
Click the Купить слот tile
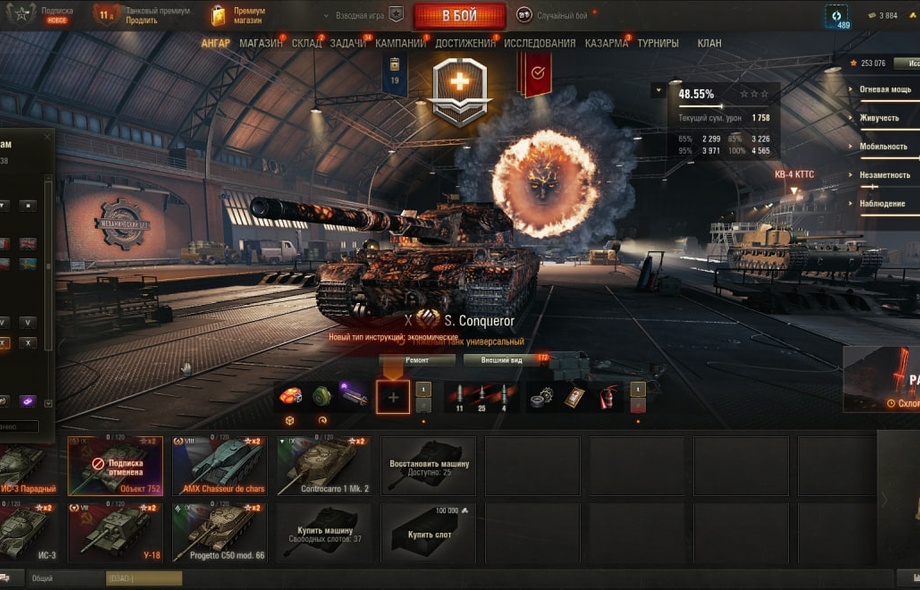coord(428,532)
